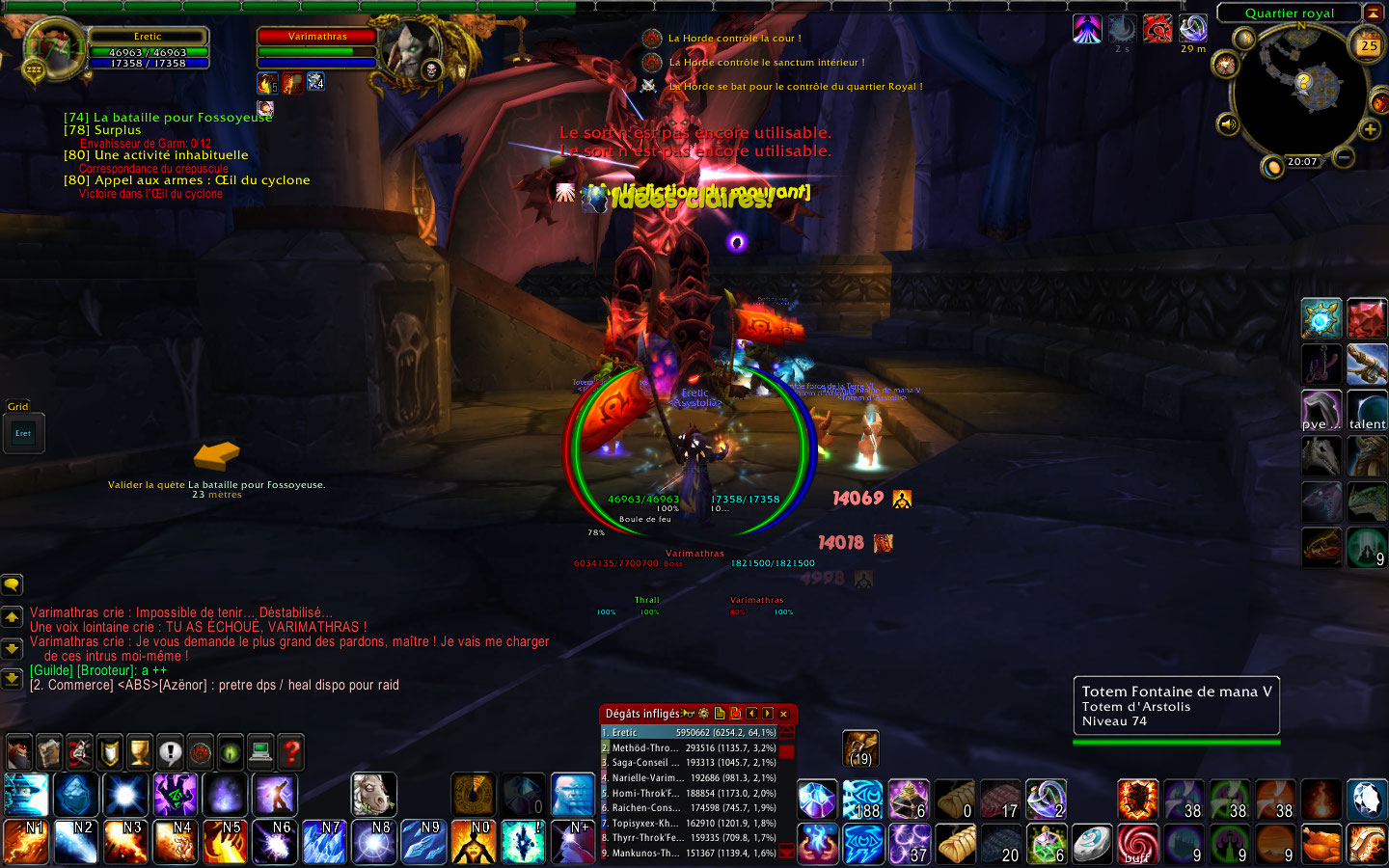Screen dimensions: 1389x868
Task: Toggle the world map arrow above the minimap
Action: pyautogui.click(x=1373, y=13)
